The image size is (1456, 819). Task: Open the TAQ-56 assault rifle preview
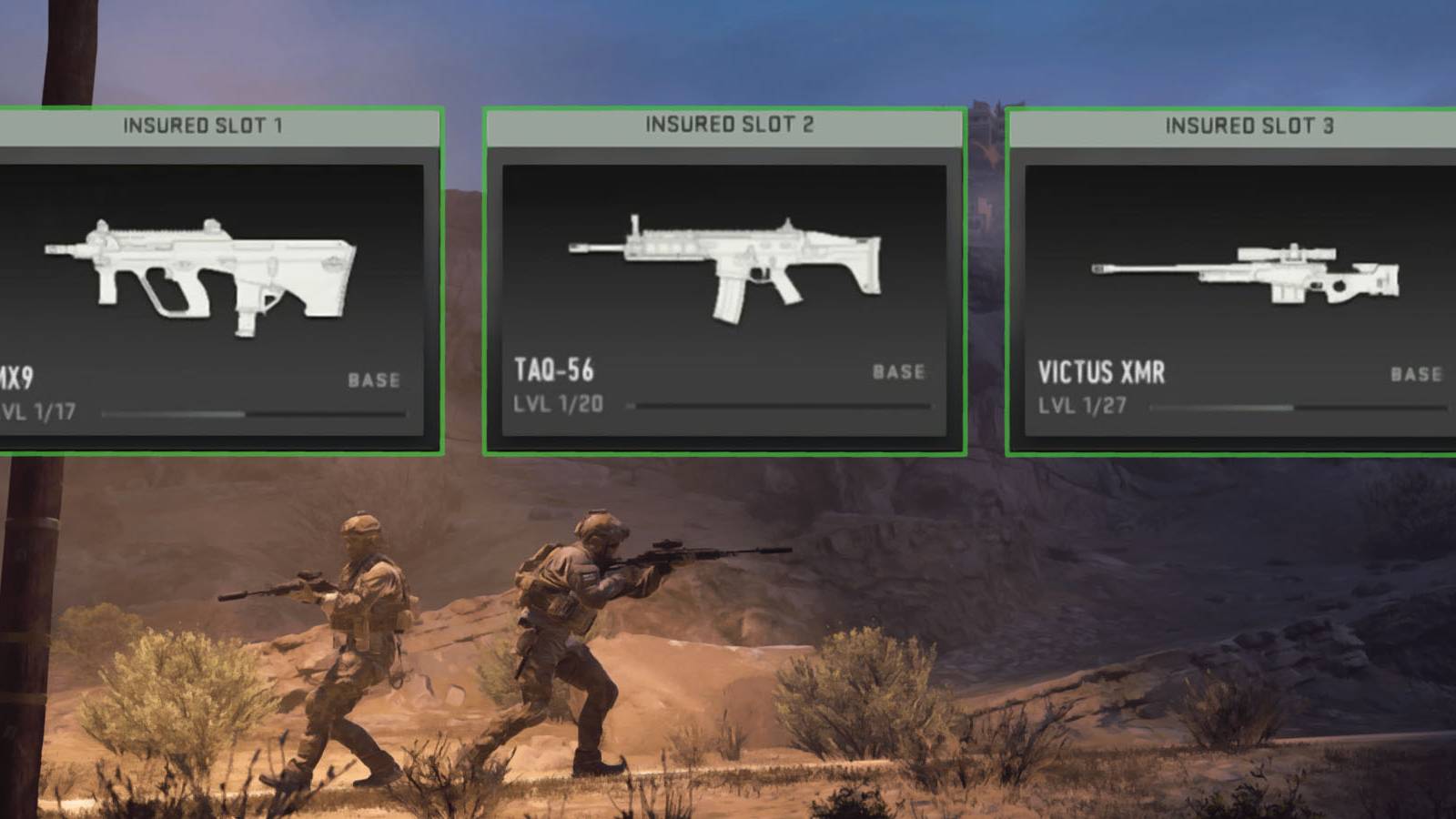(723, 264)
